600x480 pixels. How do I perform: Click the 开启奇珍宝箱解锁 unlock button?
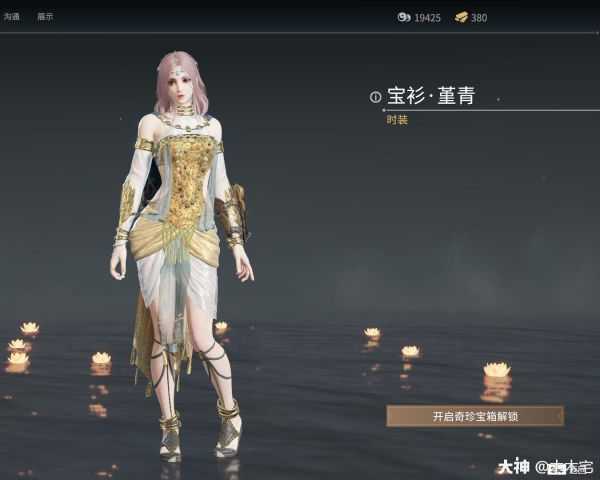click(474, 415)
